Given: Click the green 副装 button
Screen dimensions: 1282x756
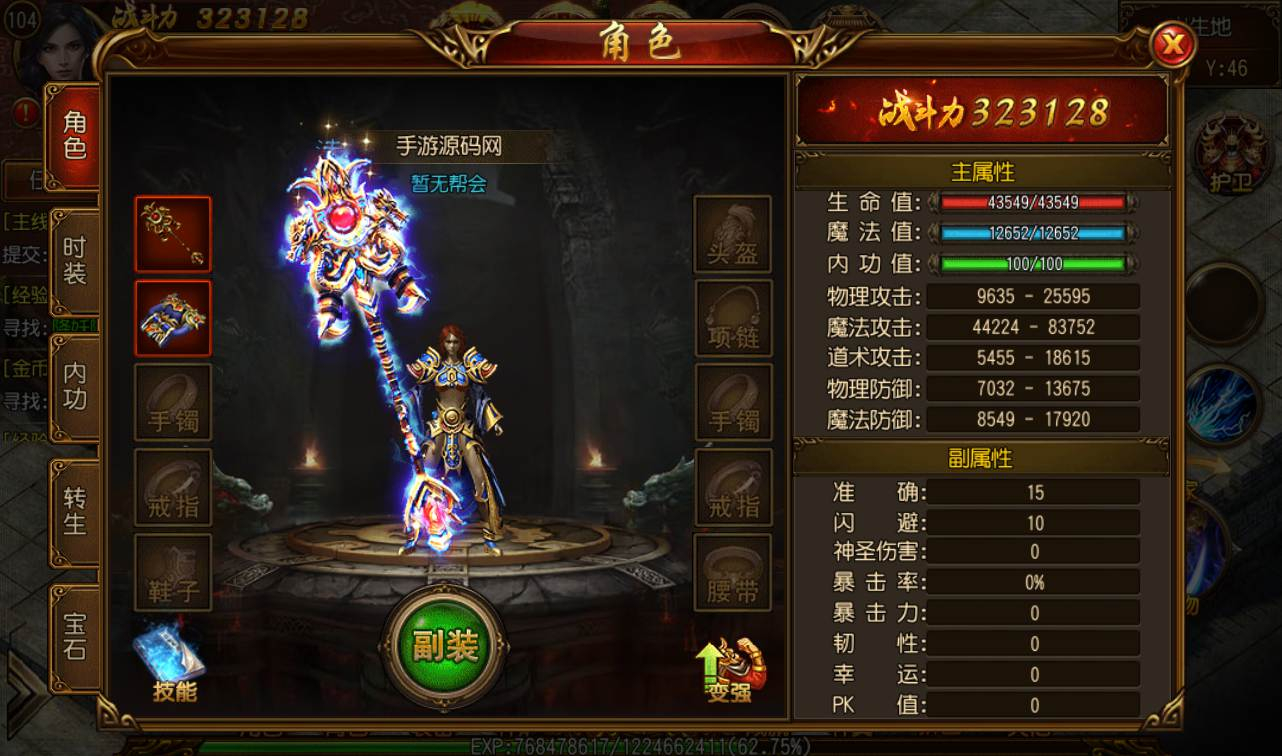Looking at the screenshot, I should tap(443, 647).
